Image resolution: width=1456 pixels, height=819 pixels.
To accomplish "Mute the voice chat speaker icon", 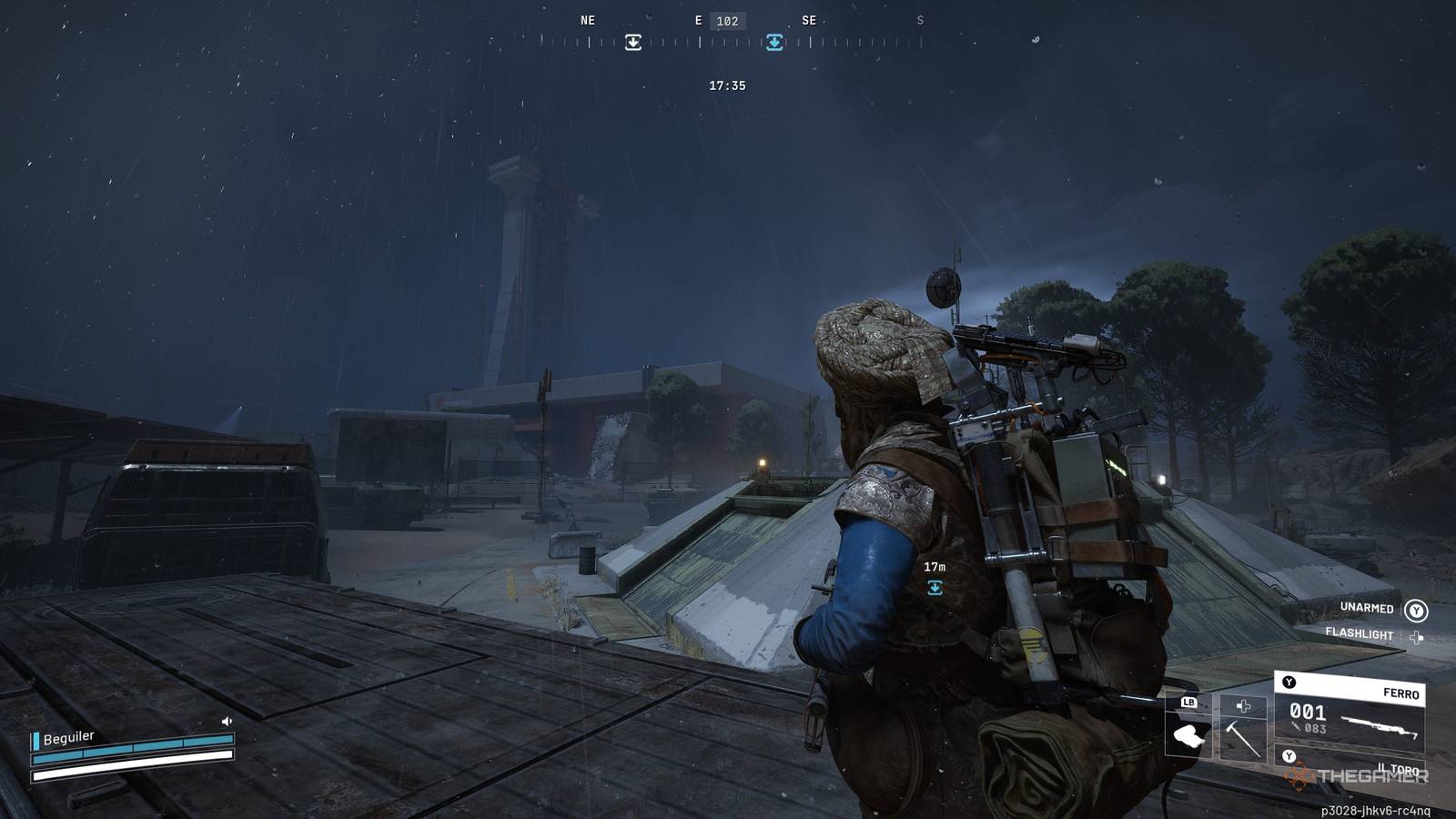I will (225, 722).
